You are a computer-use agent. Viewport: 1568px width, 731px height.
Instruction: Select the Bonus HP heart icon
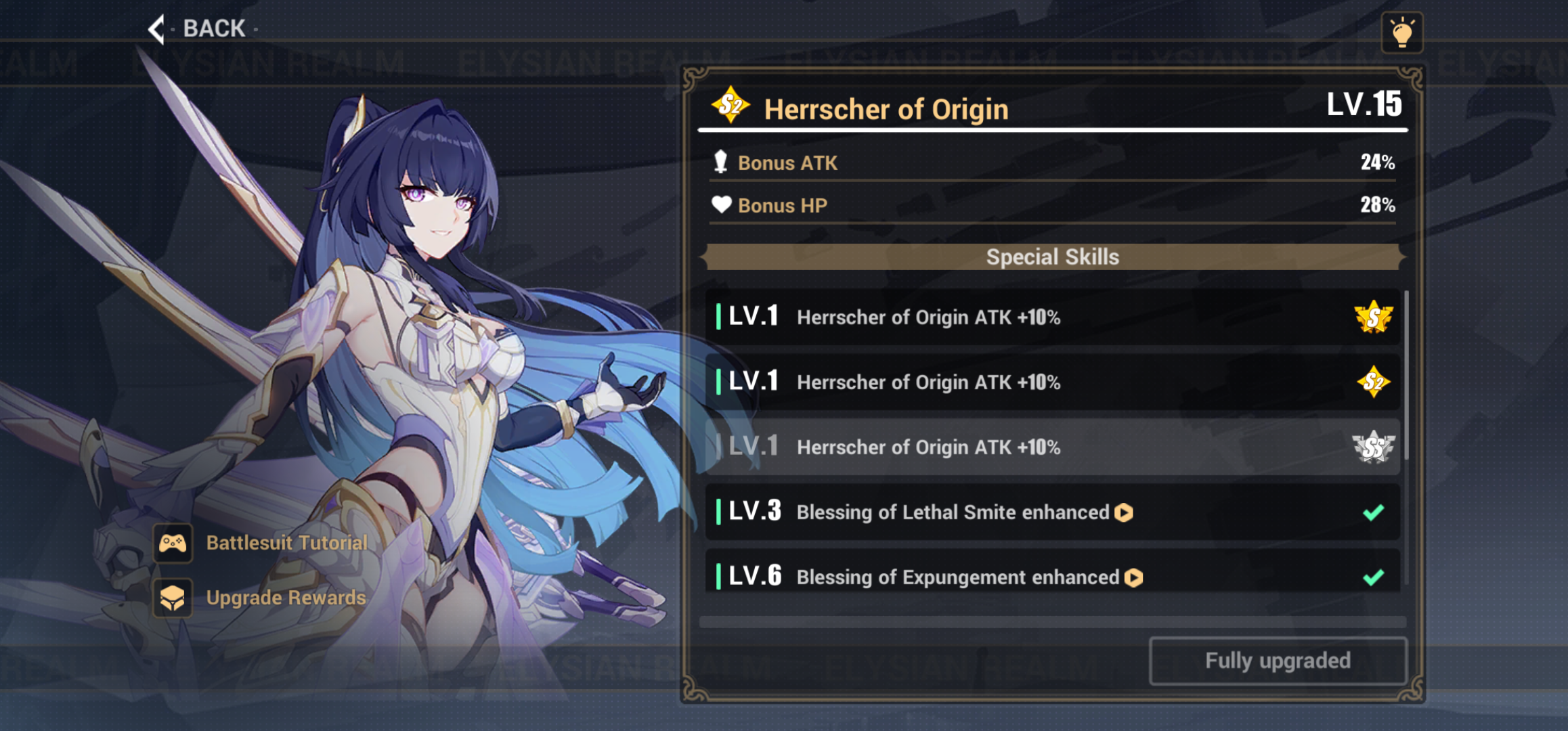tap(720, 205)
